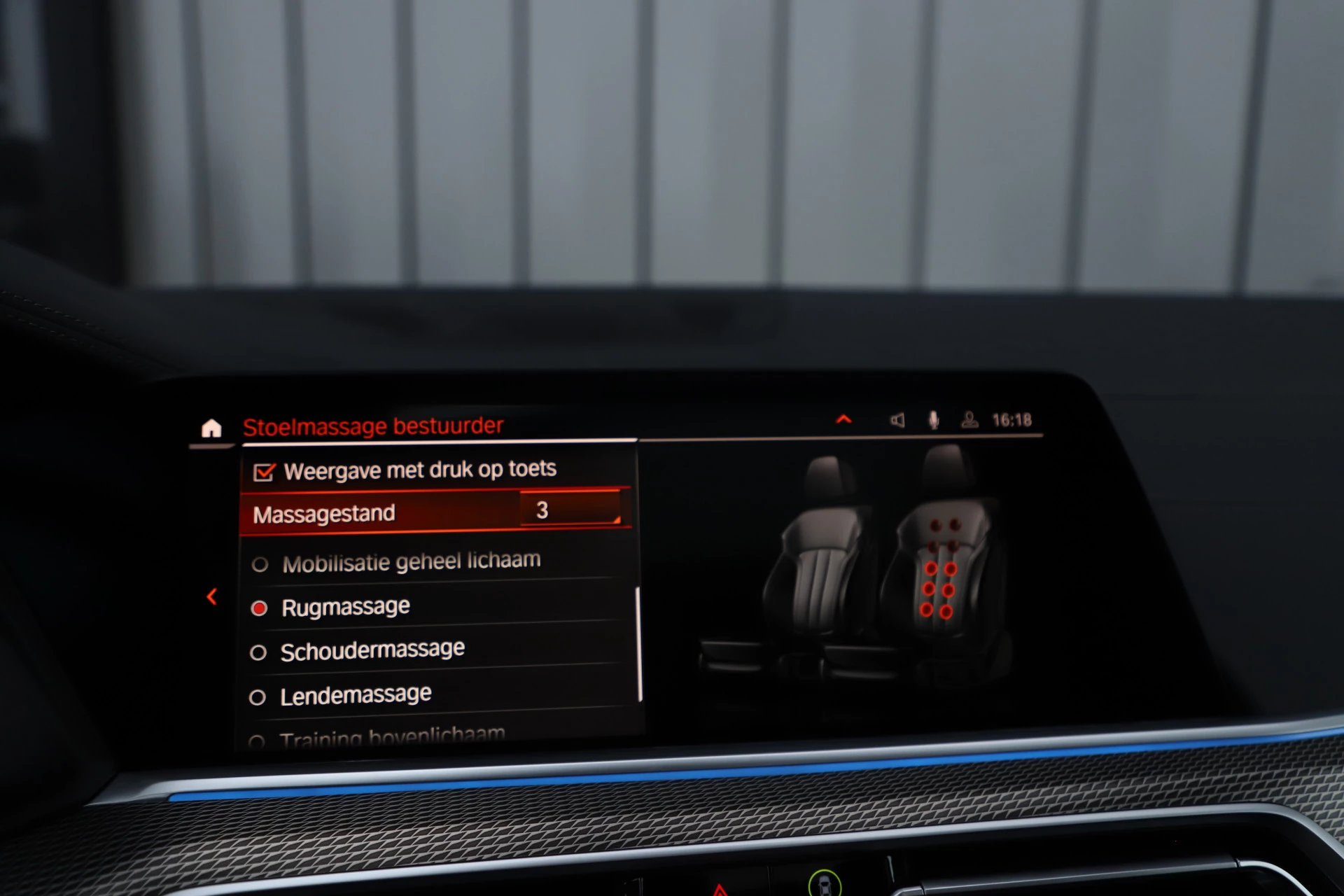Click the 'Stoelmassage bestuurder' title
Viewport: 1344px width, 896px height.
[374, 424]
